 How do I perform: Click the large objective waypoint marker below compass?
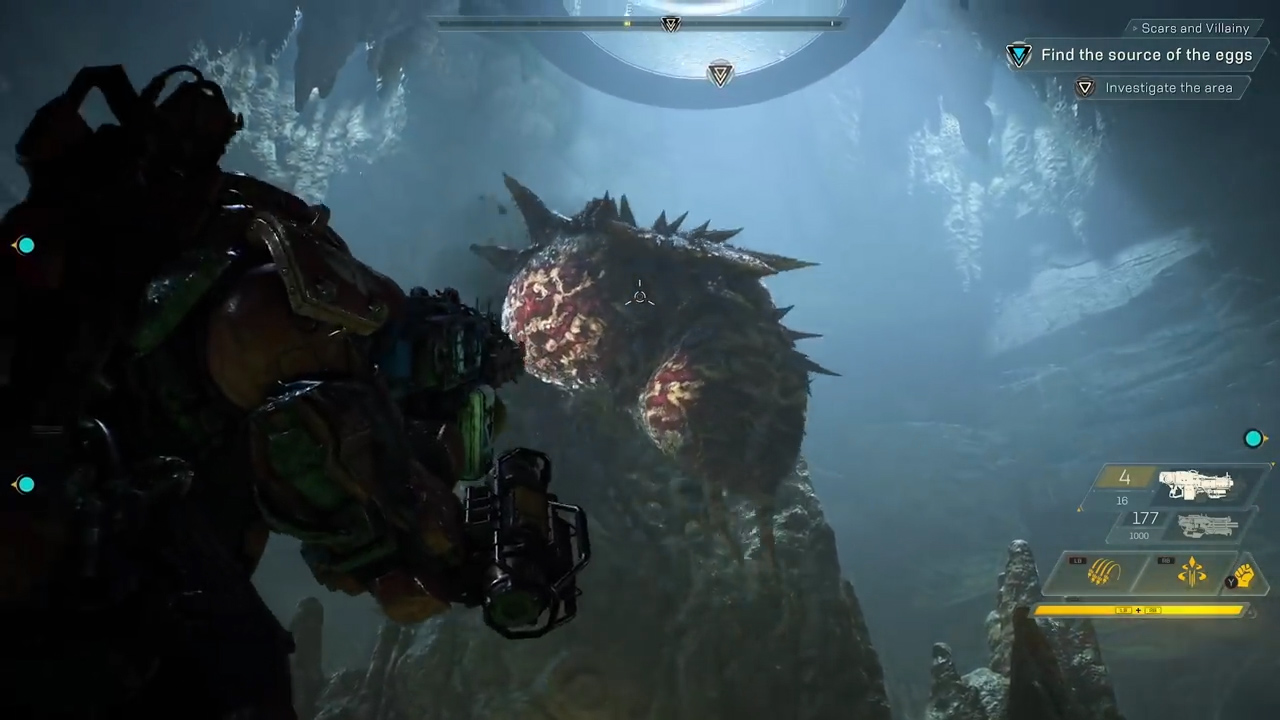720,74
